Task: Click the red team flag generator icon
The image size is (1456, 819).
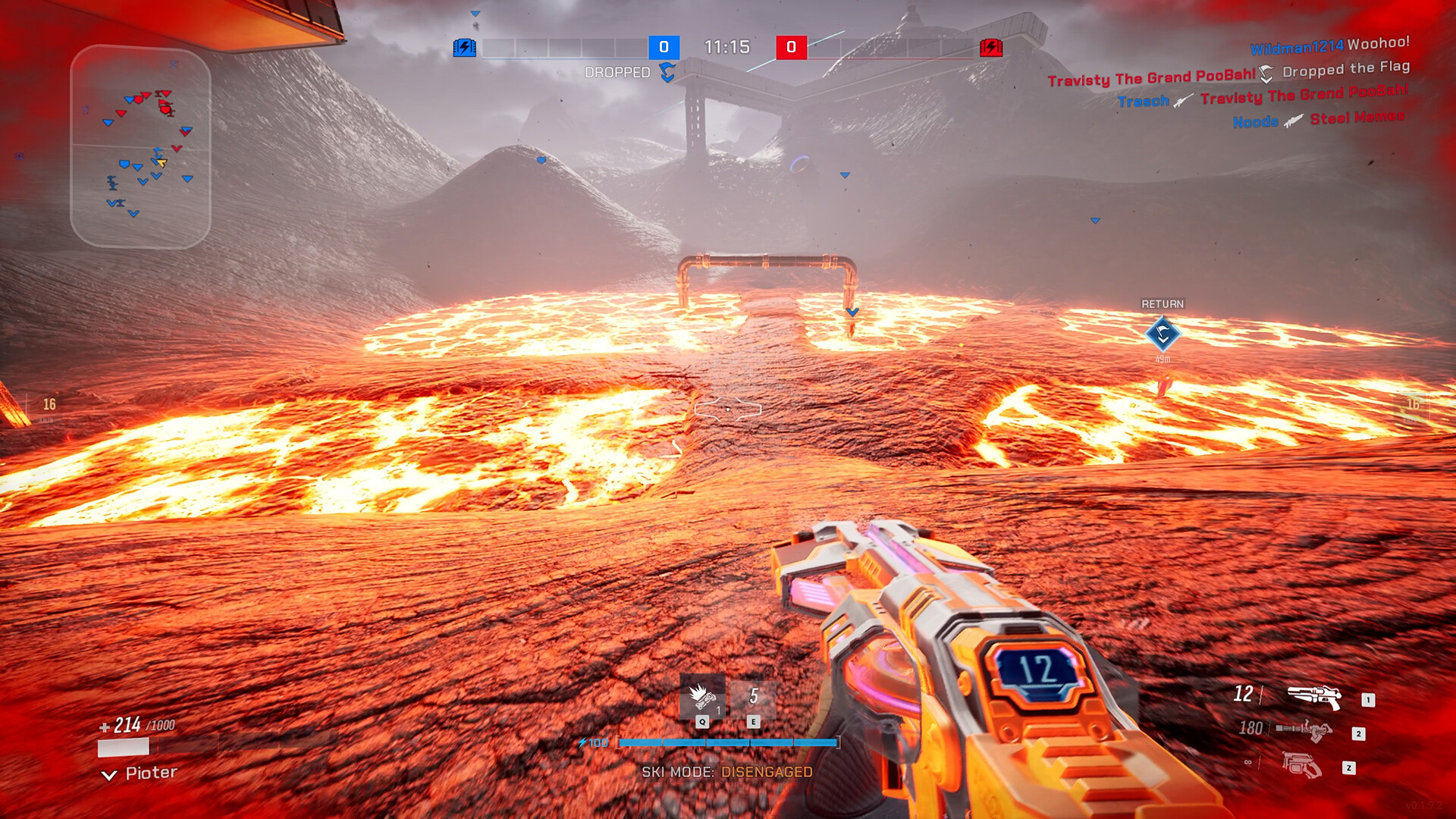Action: (x=990, y=47)
